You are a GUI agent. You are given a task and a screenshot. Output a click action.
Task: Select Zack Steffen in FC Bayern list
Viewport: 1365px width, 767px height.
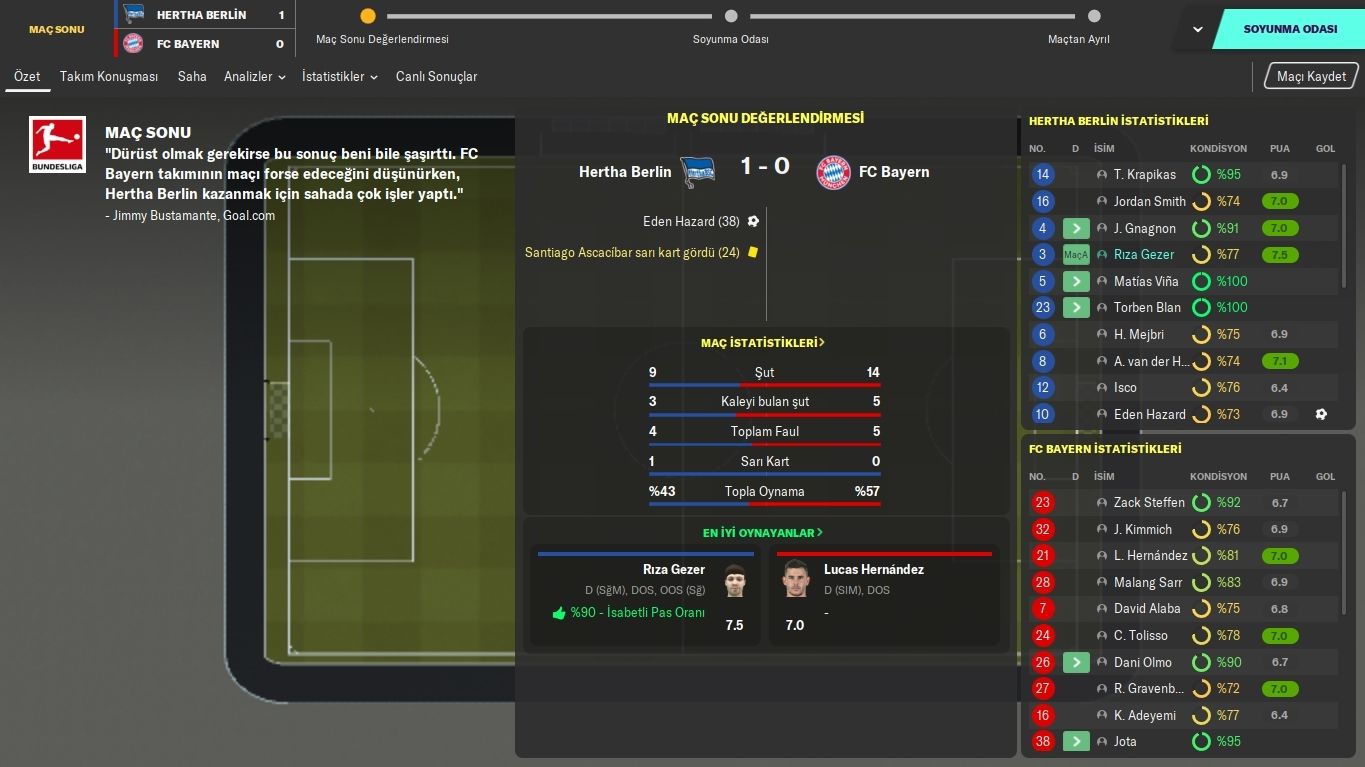click(1149, 503)
